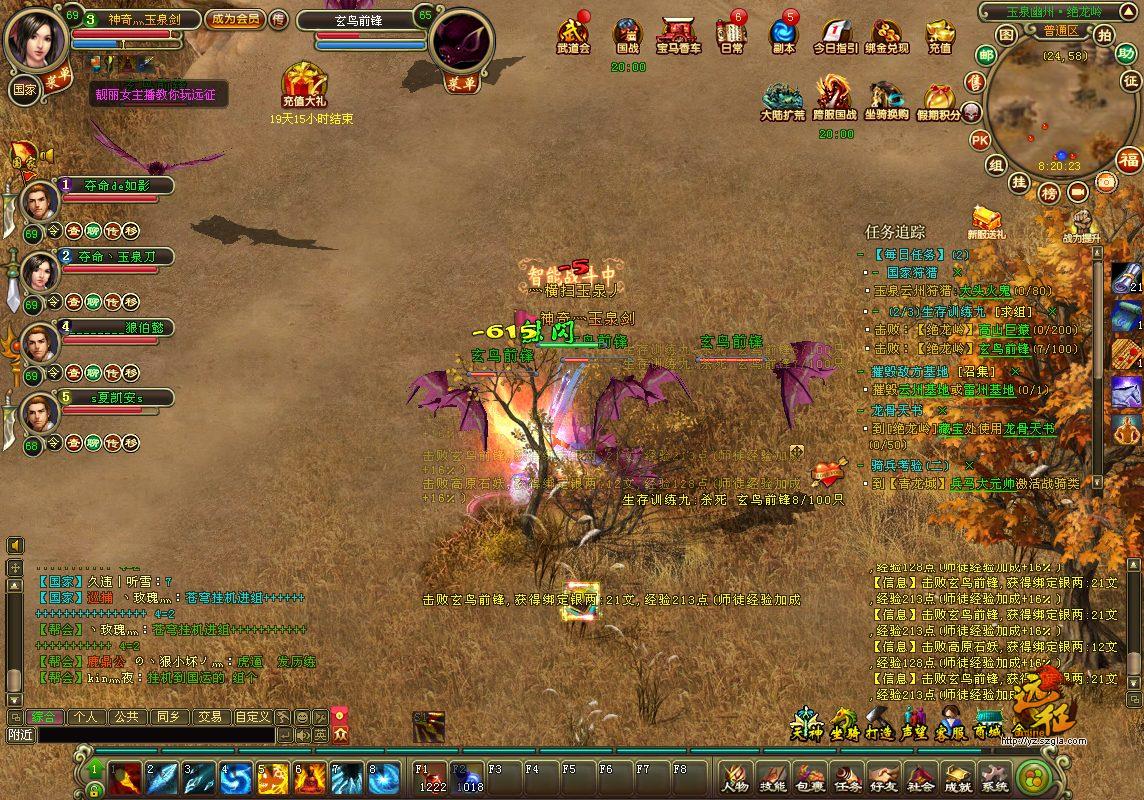
Task: Select party member 夺命de如影 portrait
Action: coord(40,201)
